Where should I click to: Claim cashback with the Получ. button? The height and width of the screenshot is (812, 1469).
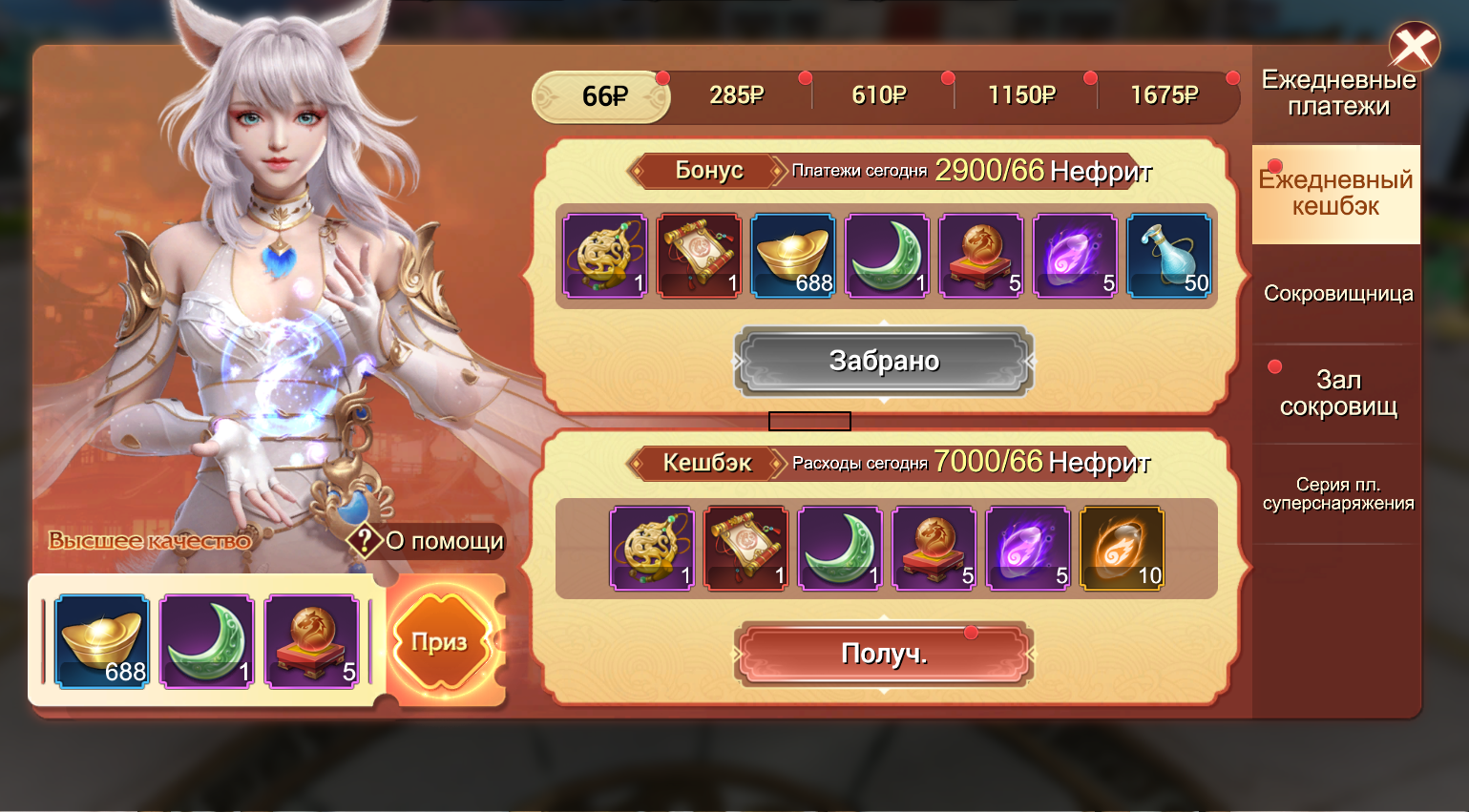coord(883,654)
